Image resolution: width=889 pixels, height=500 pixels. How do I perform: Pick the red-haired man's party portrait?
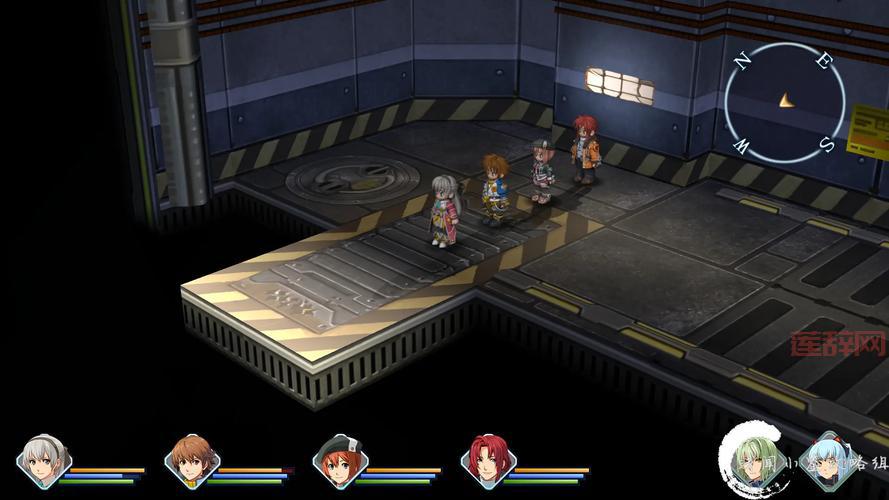pyautogui.click(x=488, y=462)
